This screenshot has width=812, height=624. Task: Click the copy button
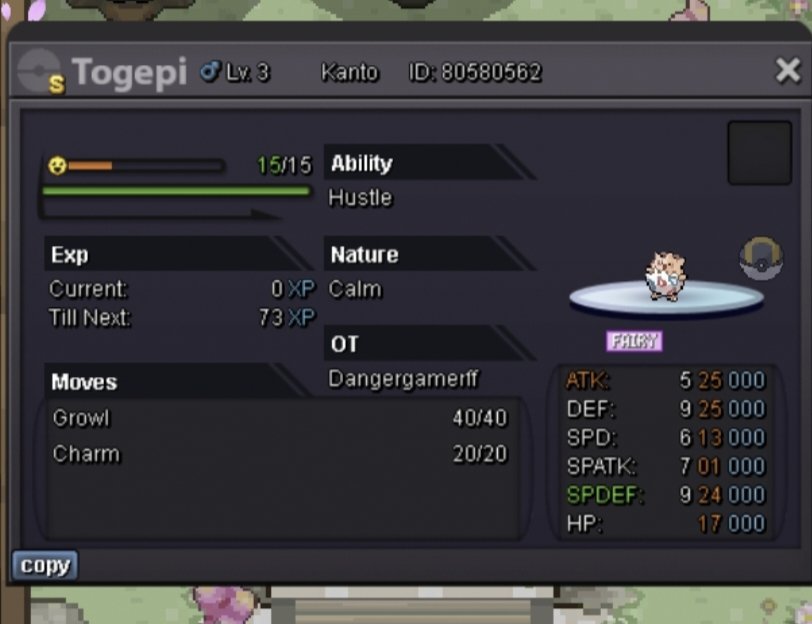coord(45,565)
